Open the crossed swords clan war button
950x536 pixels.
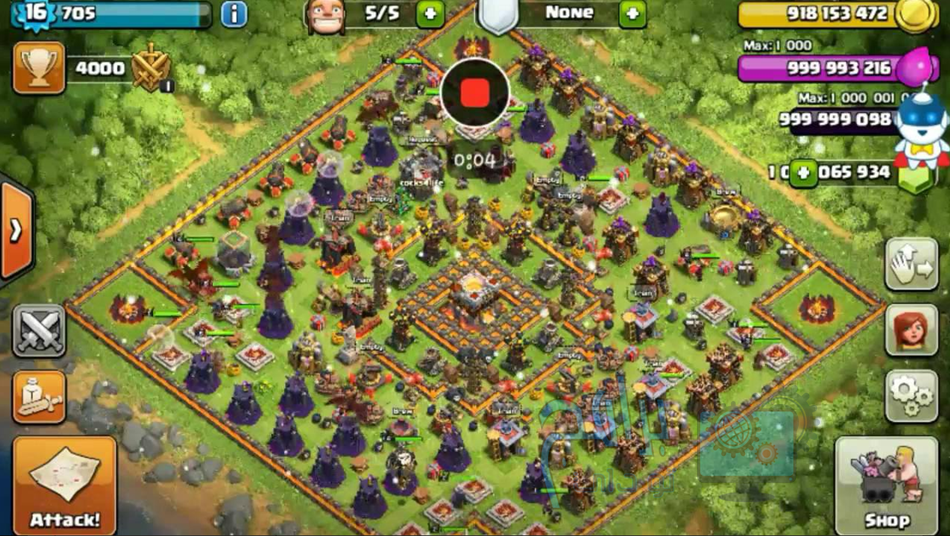click(x=39, y=331)
